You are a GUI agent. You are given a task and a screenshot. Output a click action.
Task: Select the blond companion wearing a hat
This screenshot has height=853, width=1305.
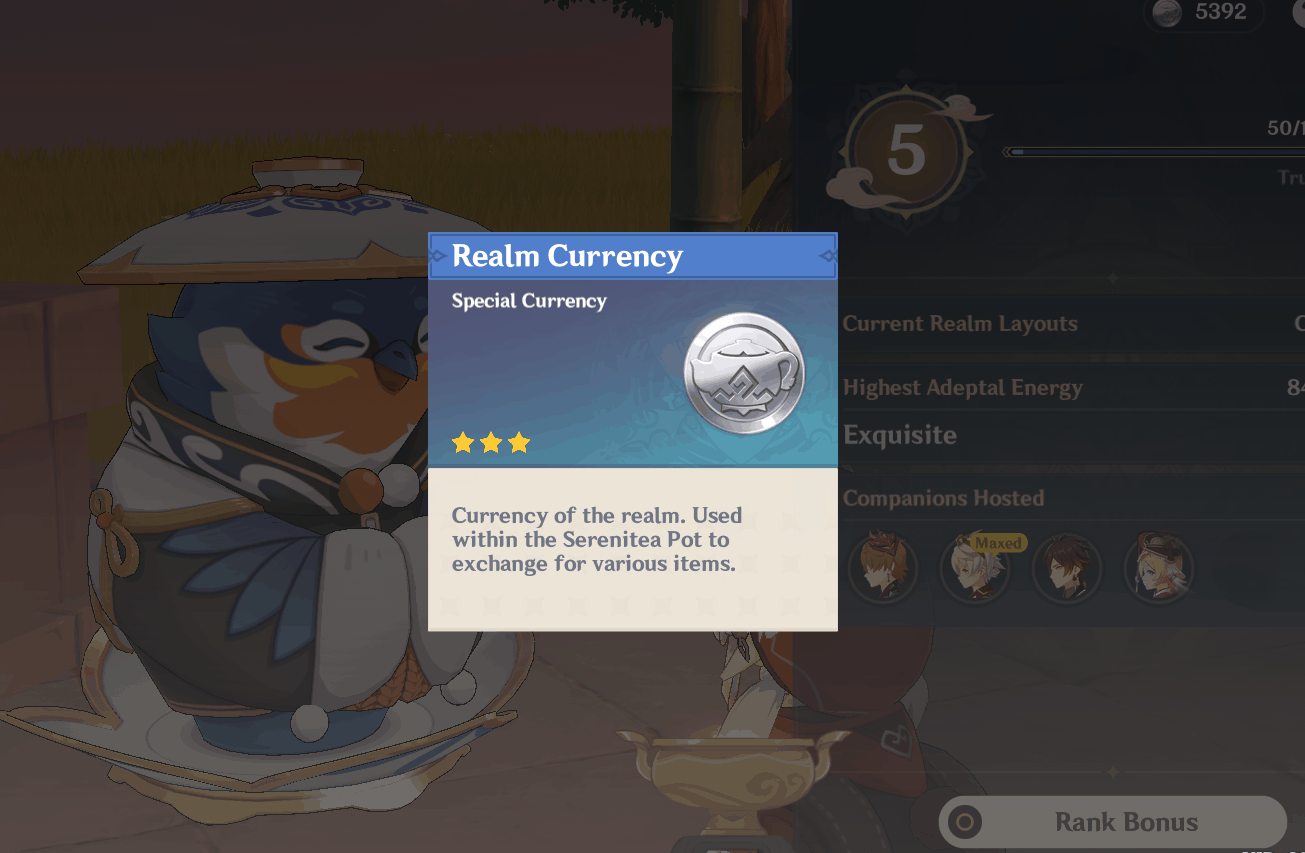pos(1159,568)
